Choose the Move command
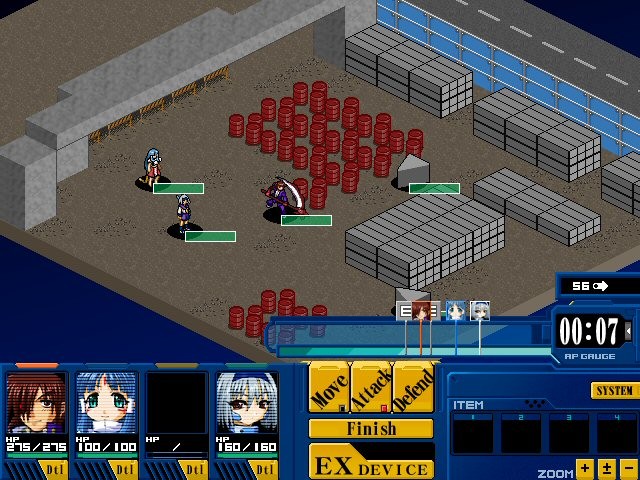This screenshot has height=480, width=640. pos(328,388)
